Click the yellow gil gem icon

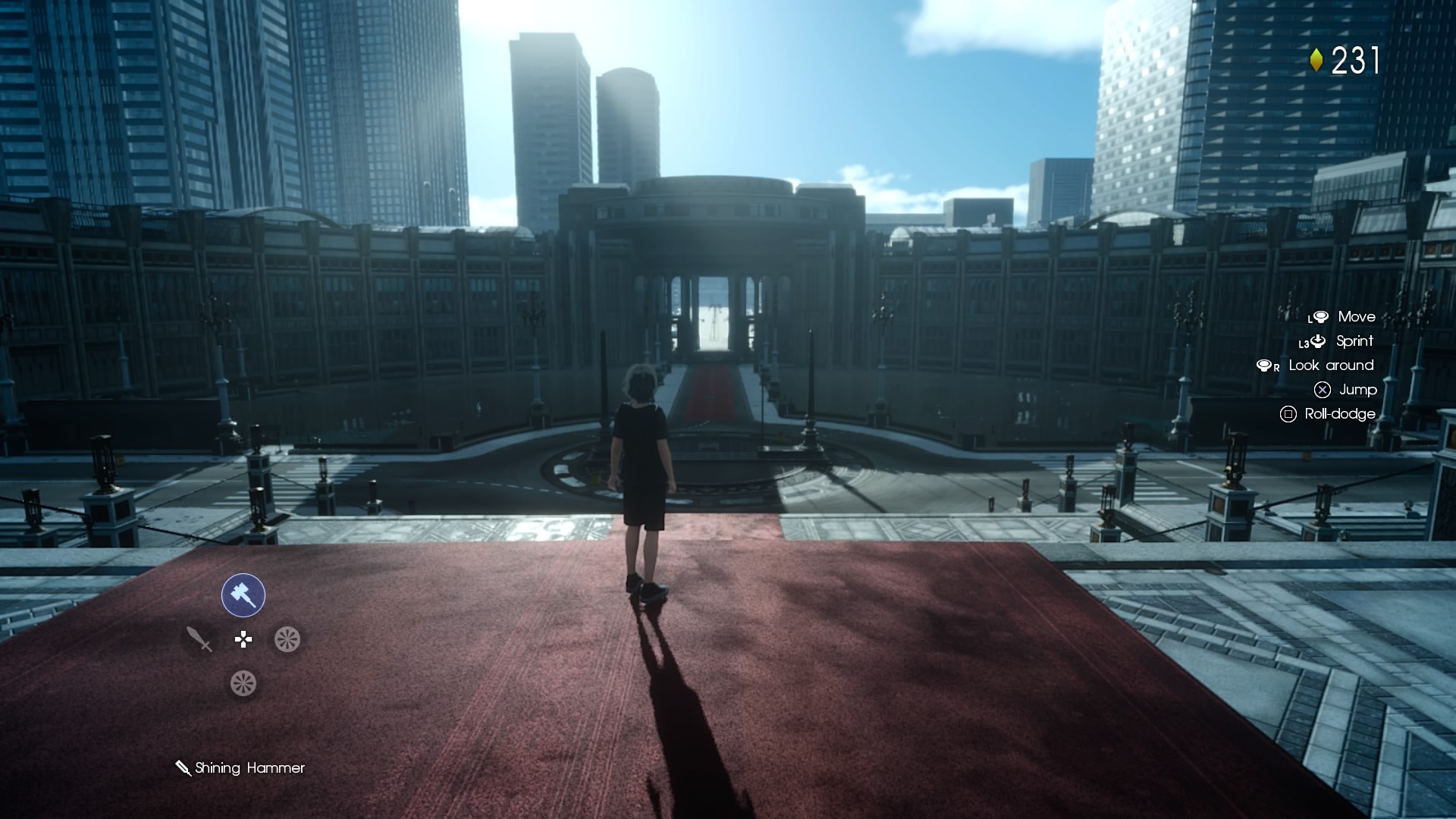point(1318,59)
